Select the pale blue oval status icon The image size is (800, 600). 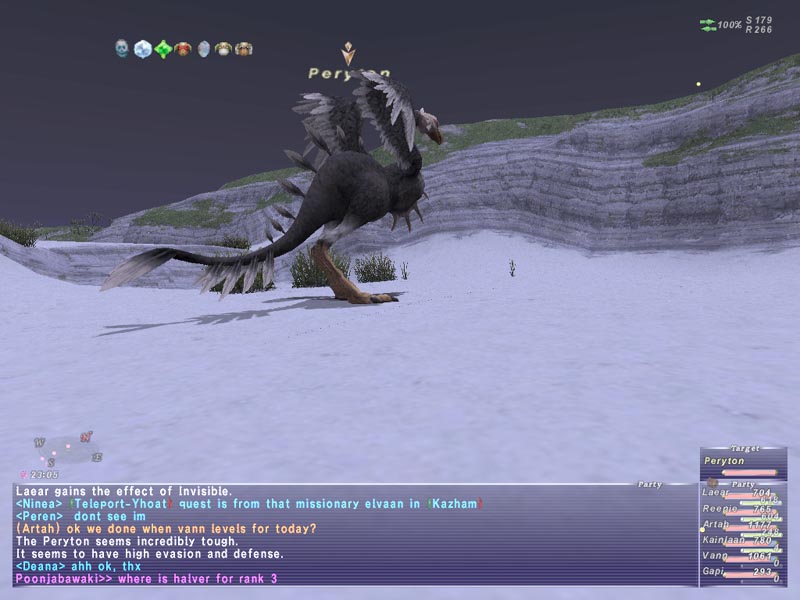point(203,48)
